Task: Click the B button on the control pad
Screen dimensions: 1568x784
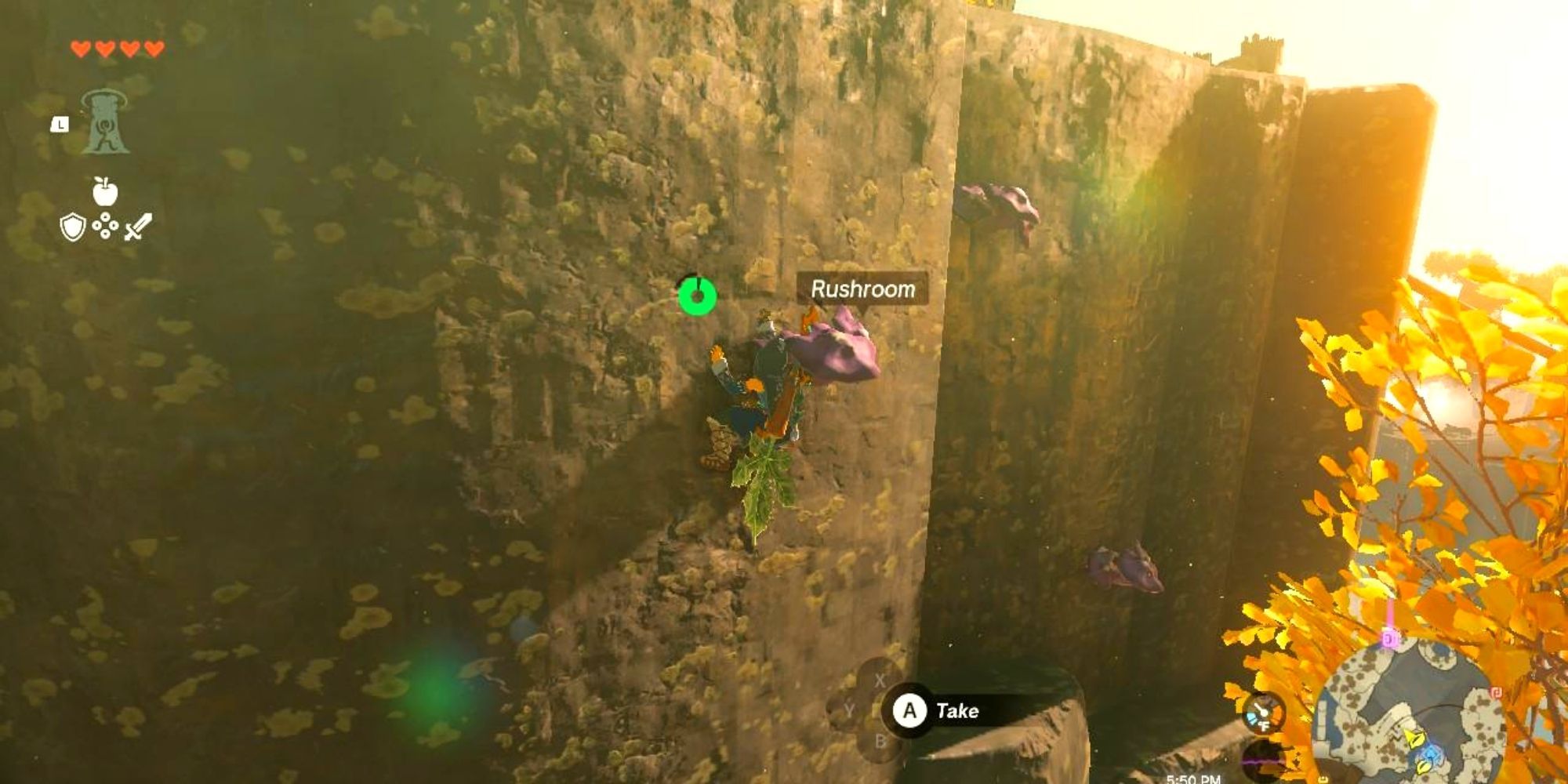Action: (880, 741)
